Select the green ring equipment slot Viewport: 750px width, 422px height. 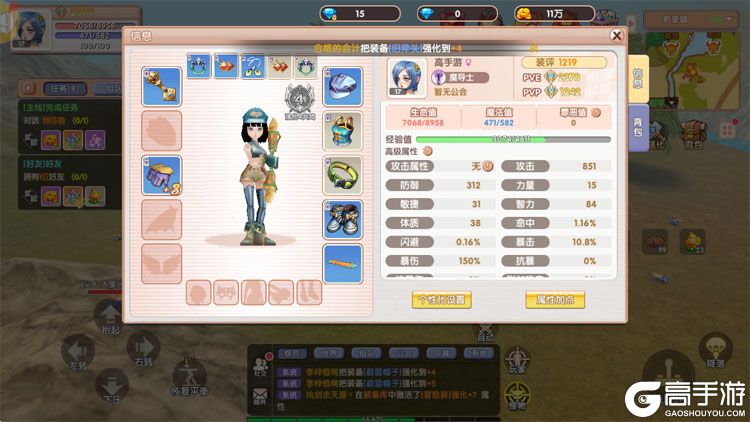(x=342, y=174)
